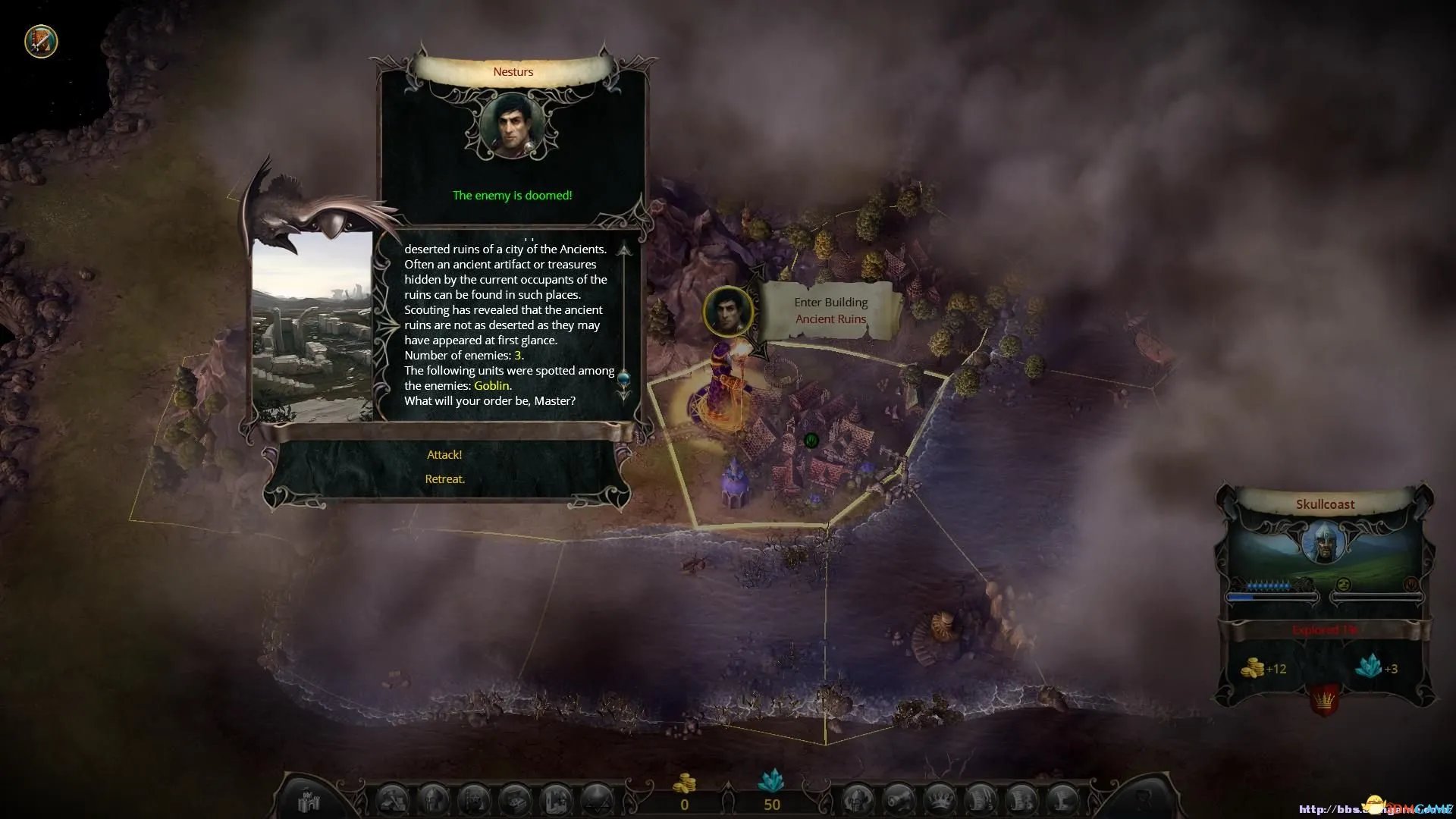Open the treasure chest toolbar button

coord(517,799)
